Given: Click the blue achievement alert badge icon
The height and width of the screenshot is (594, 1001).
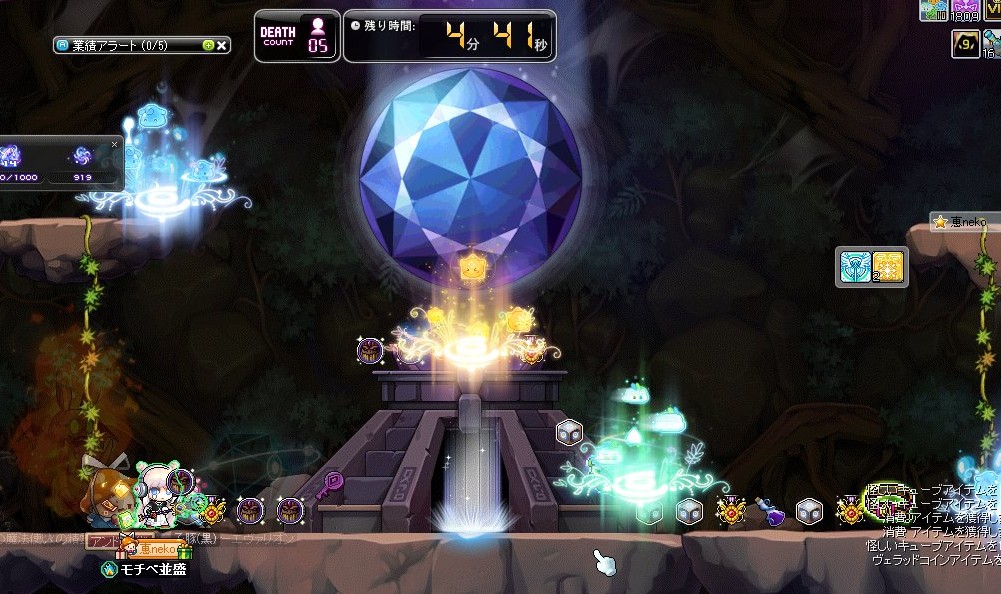Looking at the screenshot, I should [x=63, y=45].
